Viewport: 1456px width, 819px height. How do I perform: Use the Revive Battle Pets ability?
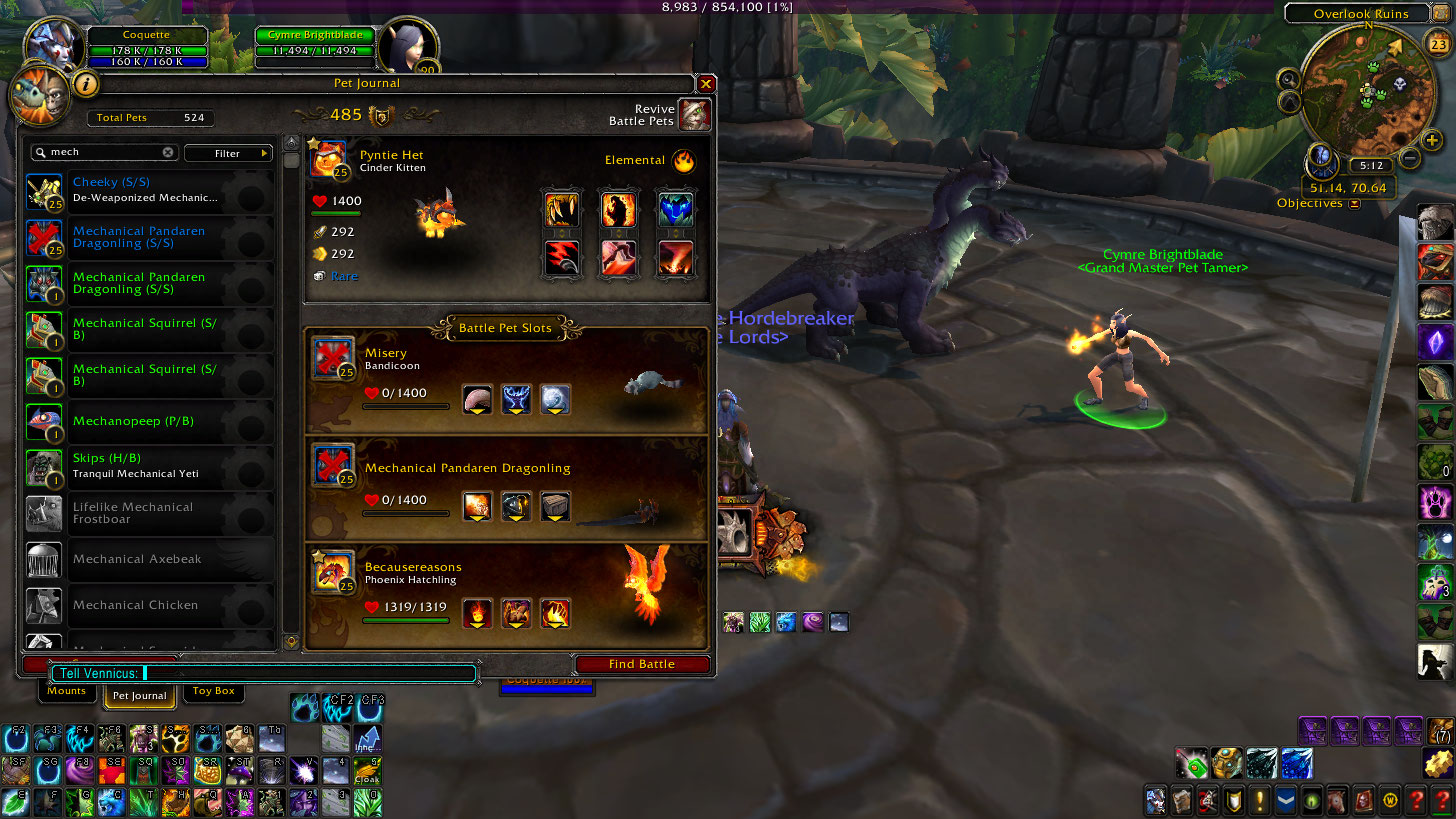tap(695, 115)
